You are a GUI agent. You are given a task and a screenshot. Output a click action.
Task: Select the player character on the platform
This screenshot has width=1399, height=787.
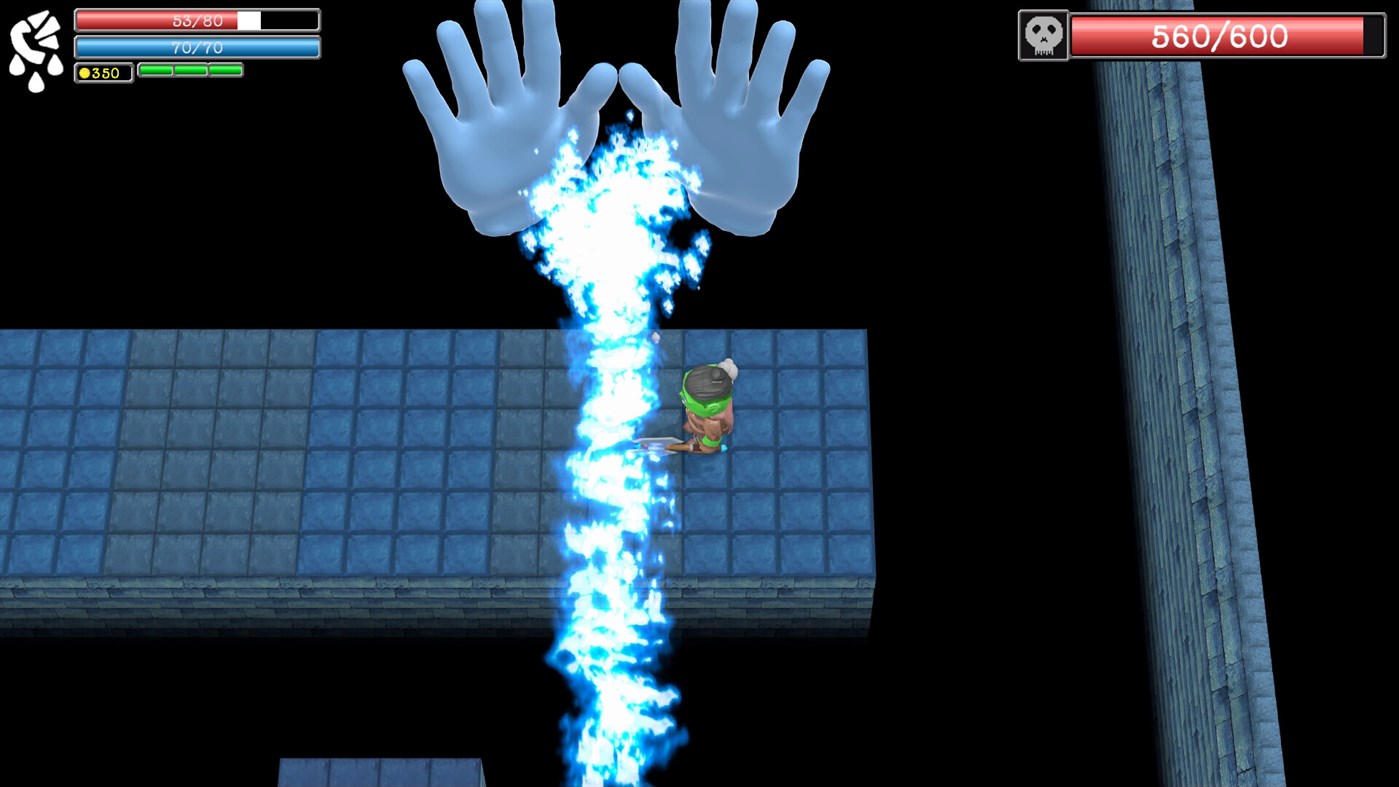(707, 410)
